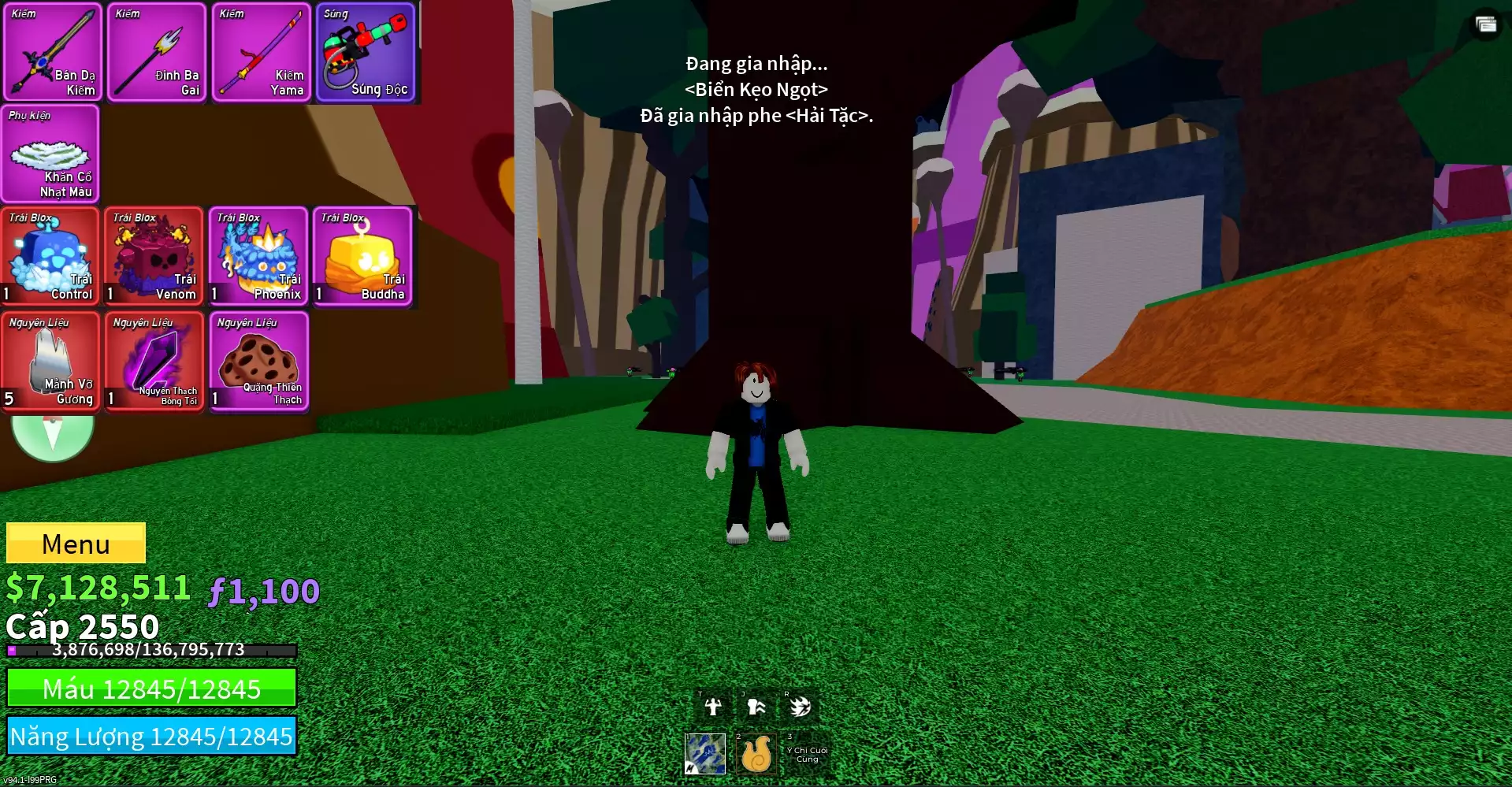Select the Bán Dạ Kiếm sword slot

[53, 53]
